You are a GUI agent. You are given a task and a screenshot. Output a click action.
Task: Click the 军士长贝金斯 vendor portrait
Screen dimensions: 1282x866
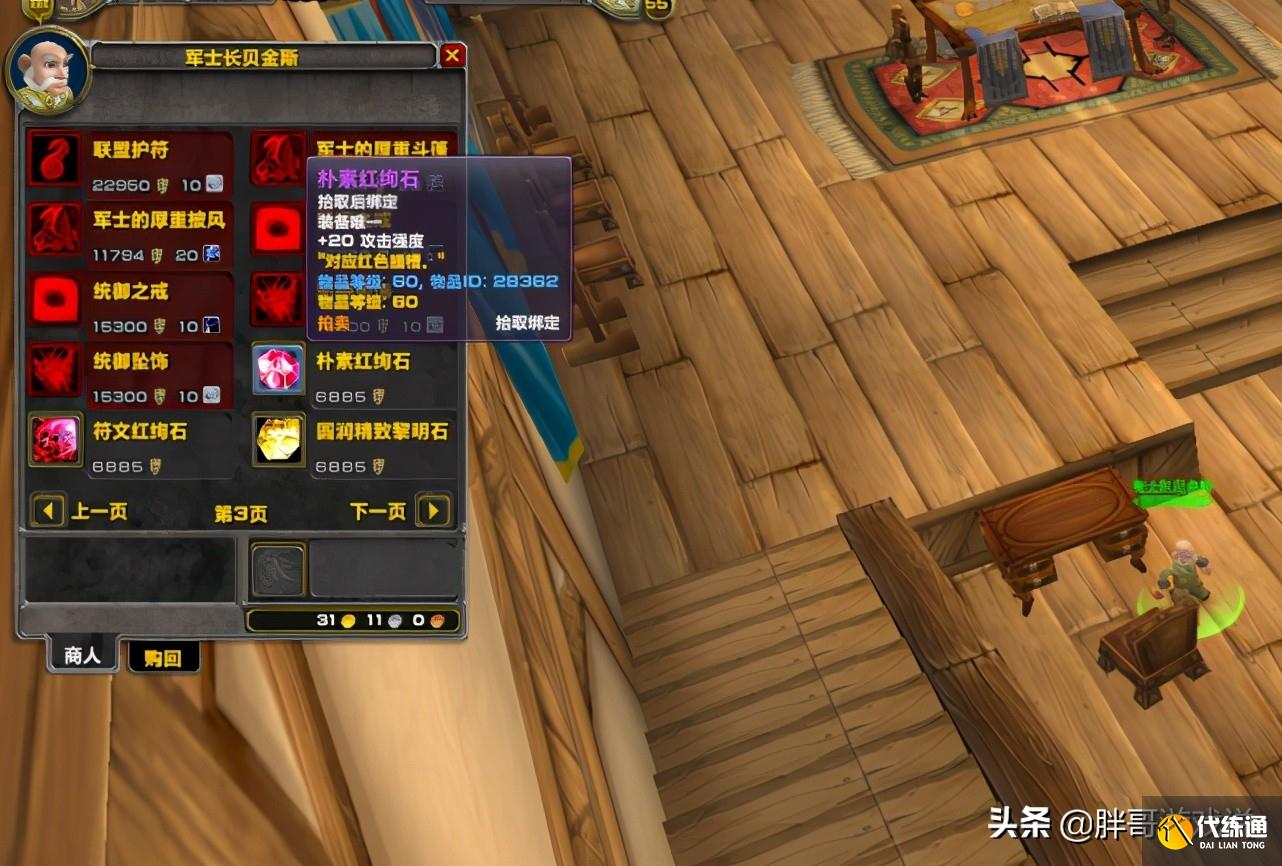point(47,70)
